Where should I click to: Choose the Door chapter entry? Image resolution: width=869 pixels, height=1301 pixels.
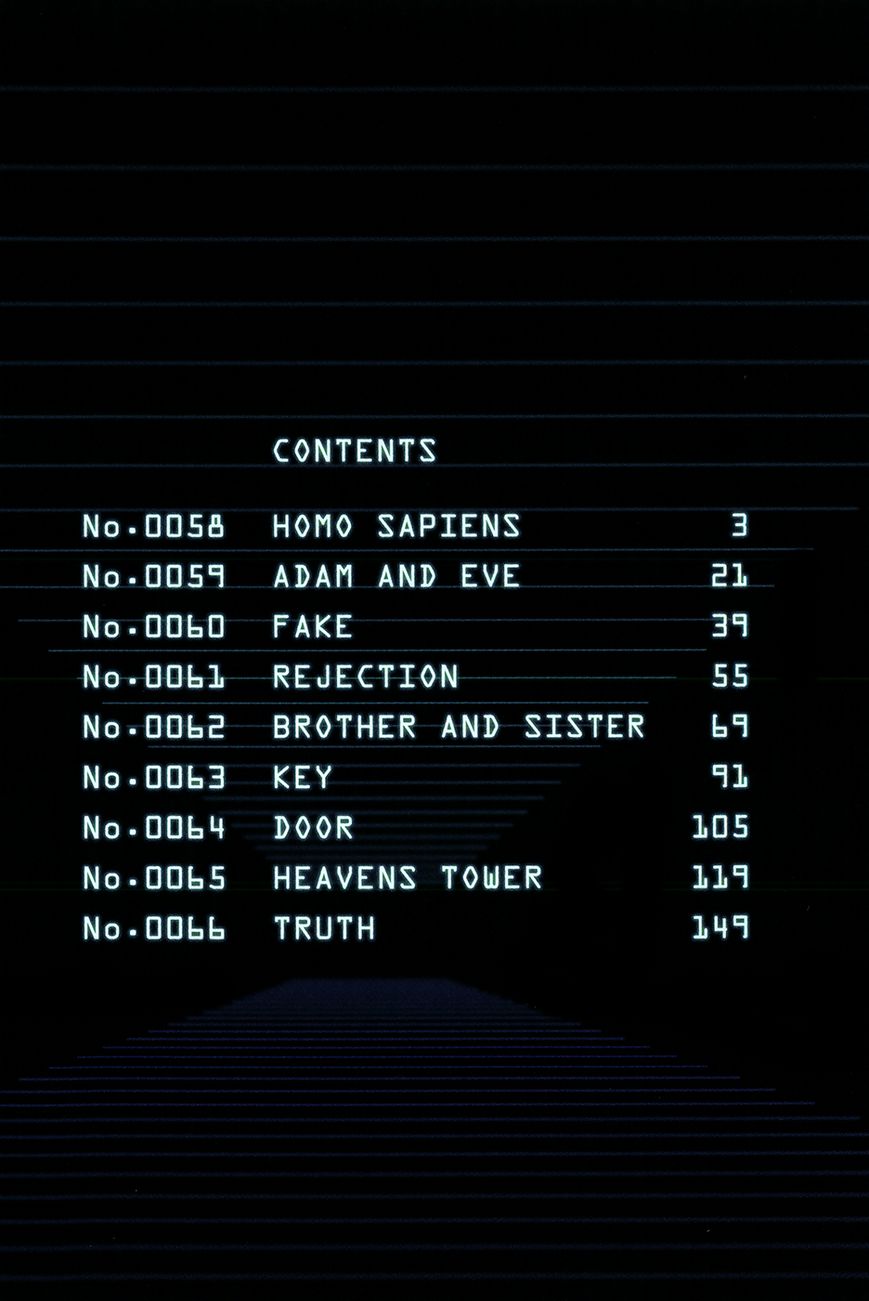313,828
